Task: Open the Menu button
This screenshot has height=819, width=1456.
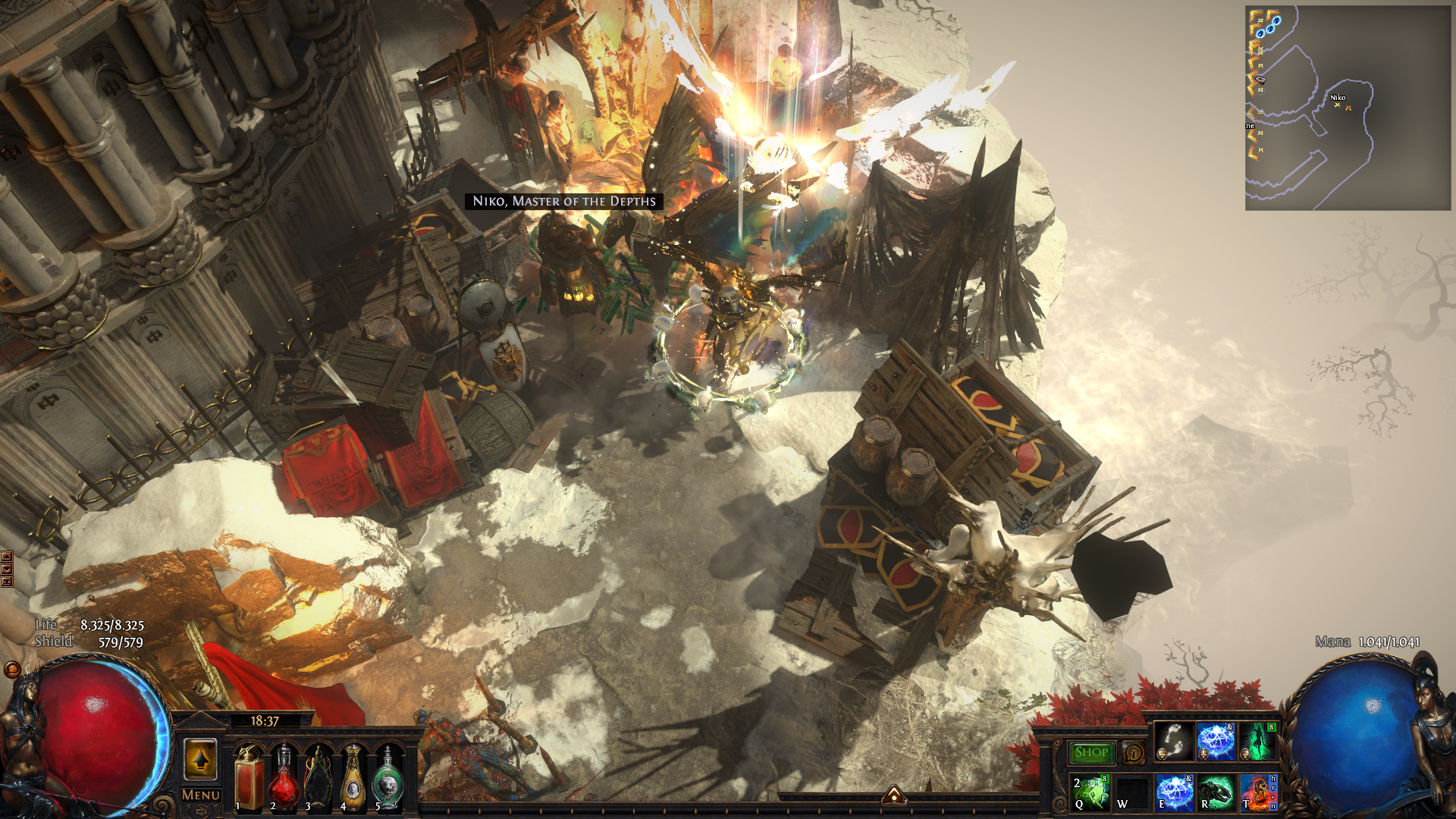Action: pos(201,795)
